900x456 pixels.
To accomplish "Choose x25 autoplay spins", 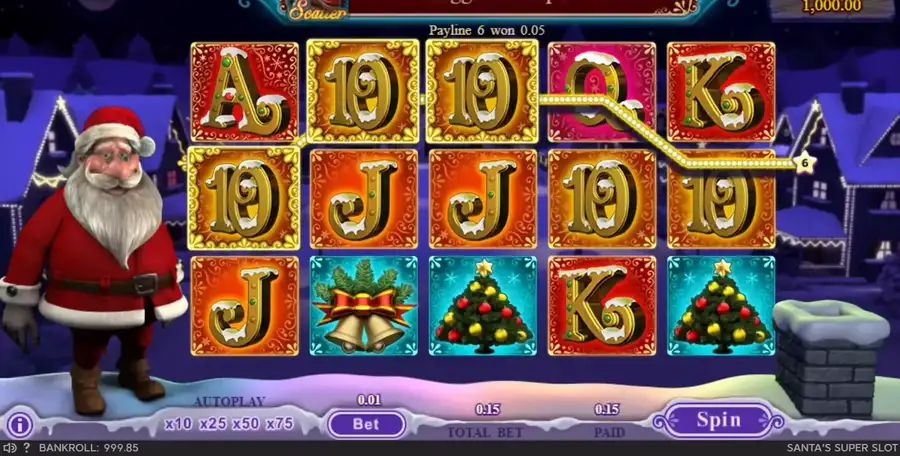I will point(213,423).
